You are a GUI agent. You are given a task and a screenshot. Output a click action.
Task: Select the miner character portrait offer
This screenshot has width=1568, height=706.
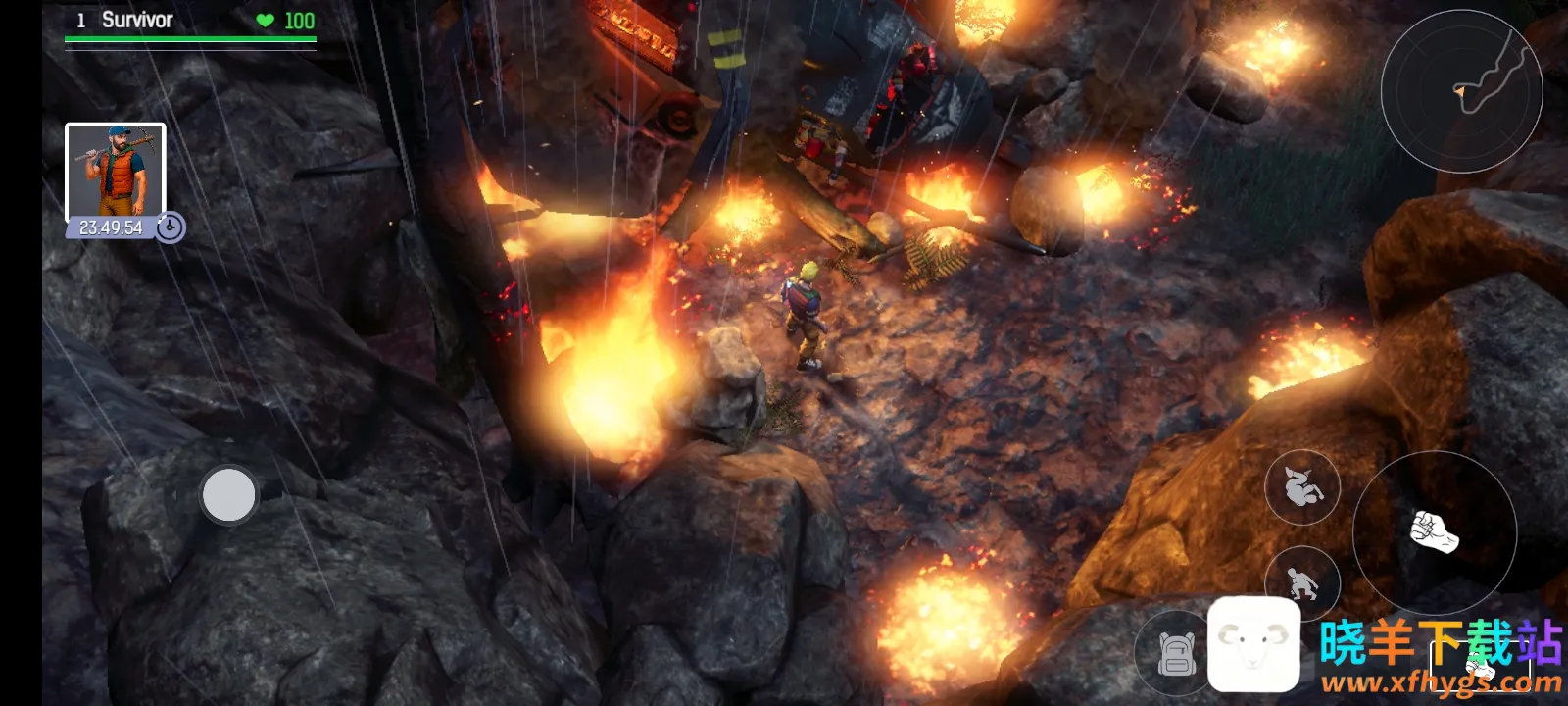tap(116, 173)
